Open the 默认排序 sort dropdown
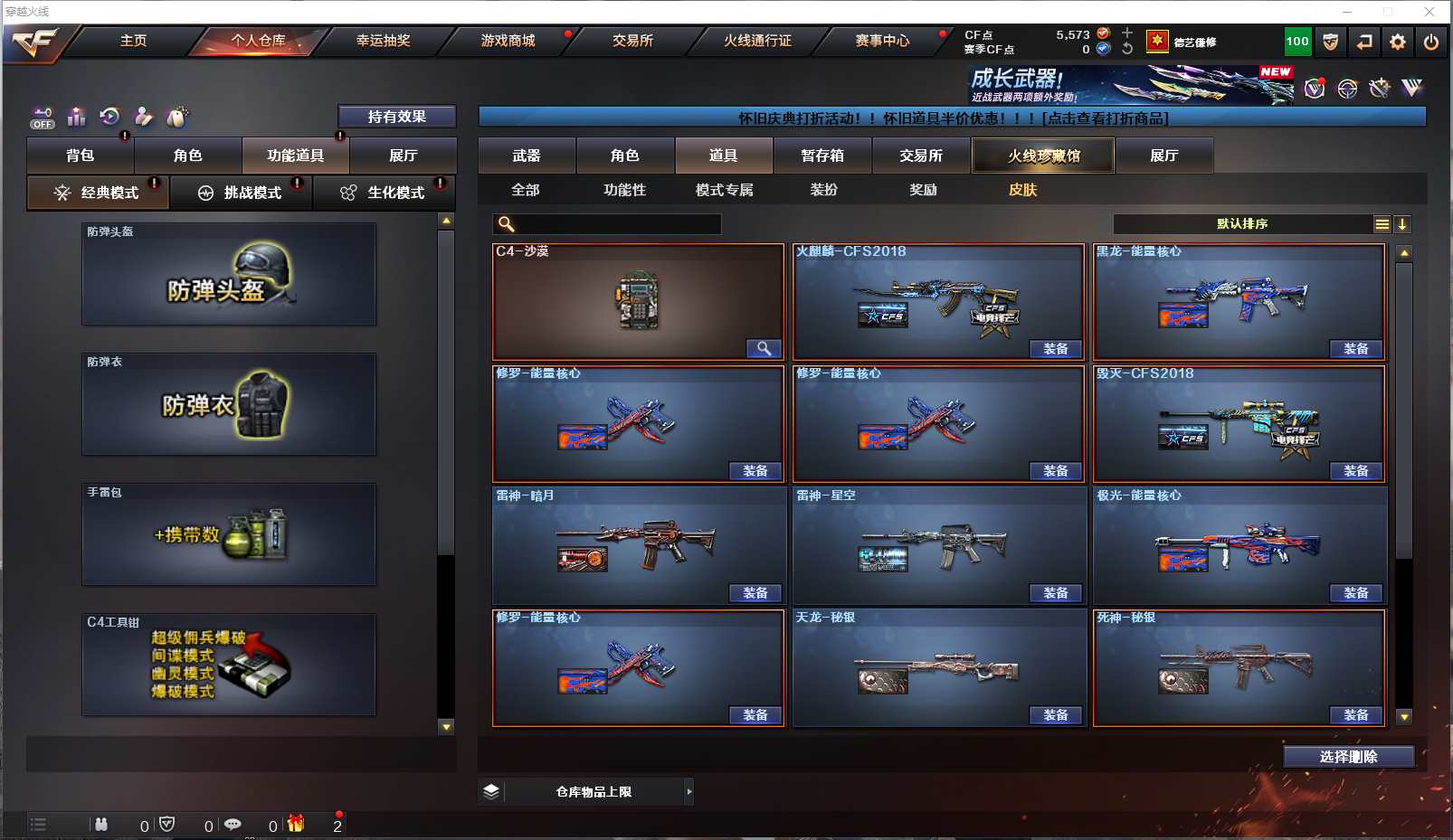Viewport: 1453px width, 840px height. click(1243, 224)
